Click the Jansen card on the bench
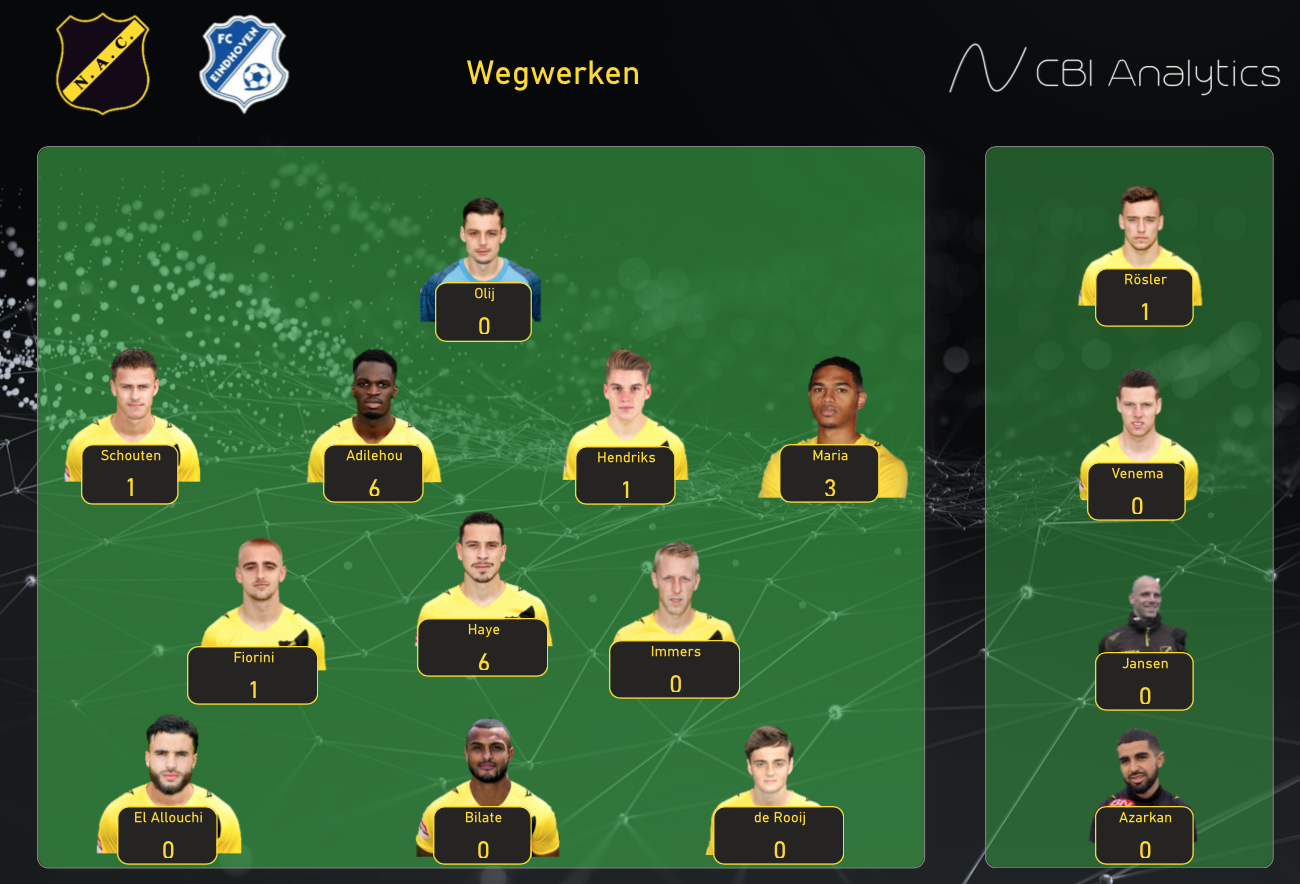Screen dimensions: 1300x884 [1145, 682]
